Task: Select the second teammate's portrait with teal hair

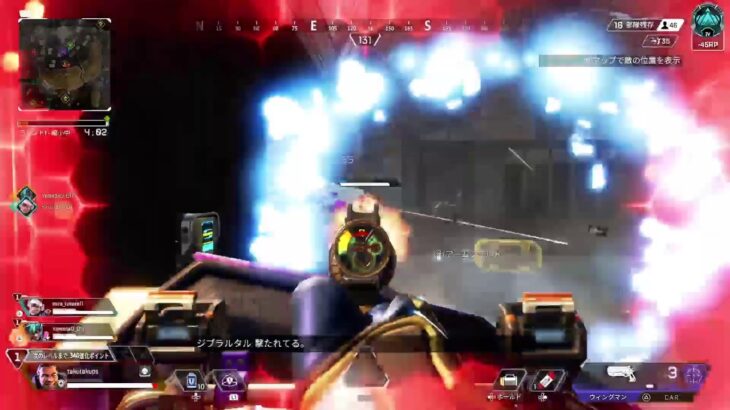Action: click(x=33, y=330)
